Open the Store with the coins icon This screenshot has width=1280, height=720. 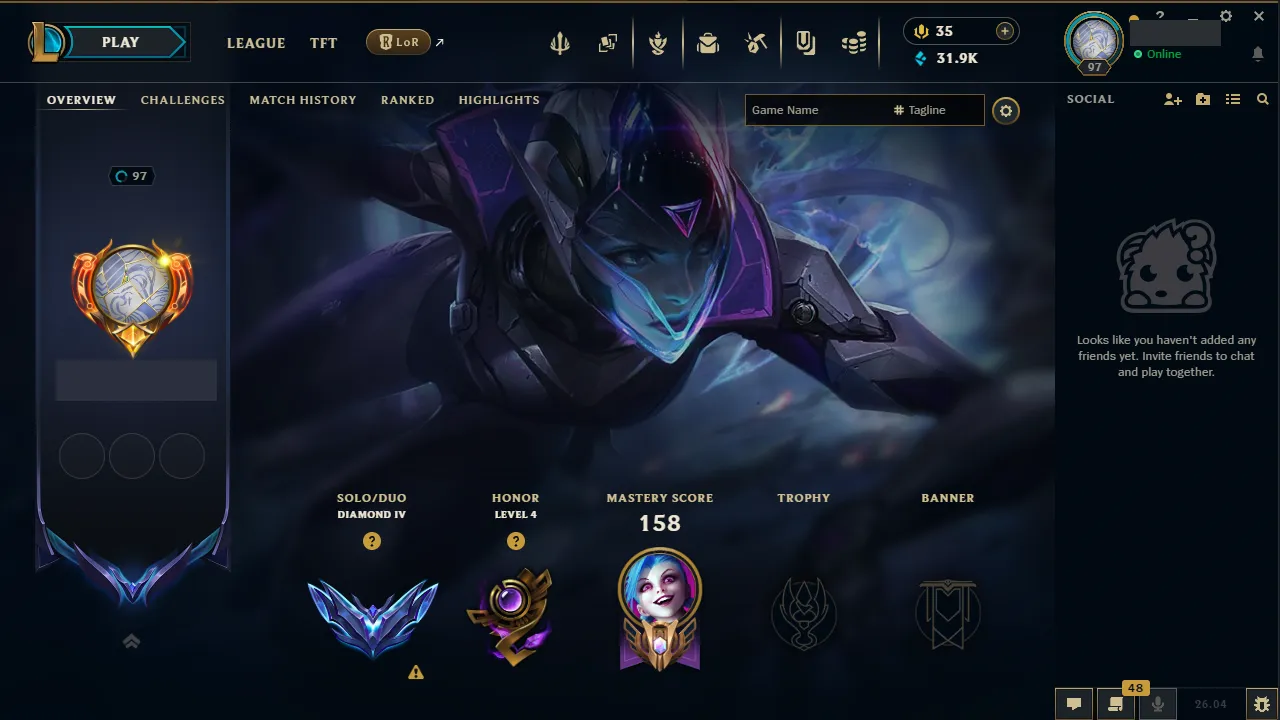(x=854, y=42)
